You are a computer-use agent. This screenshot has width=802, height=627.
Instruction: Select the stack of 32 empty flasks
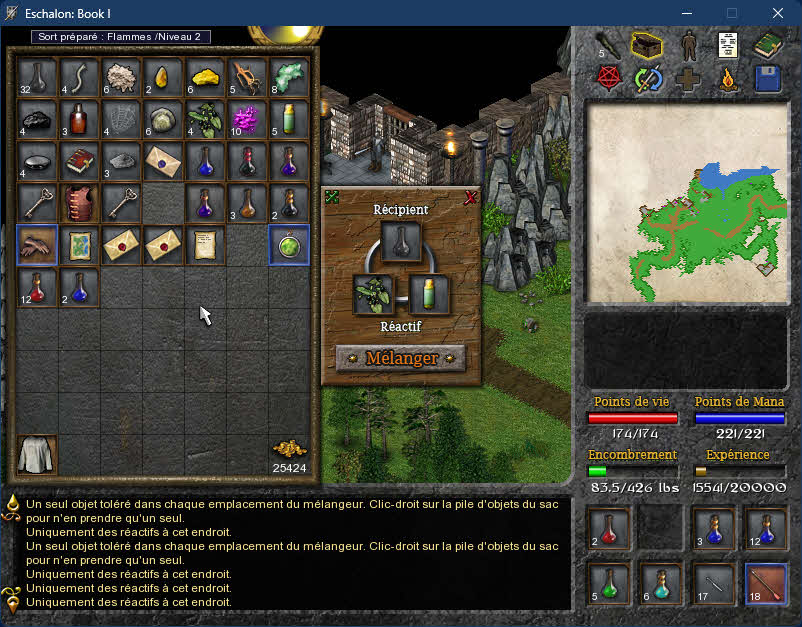point(37,77)
